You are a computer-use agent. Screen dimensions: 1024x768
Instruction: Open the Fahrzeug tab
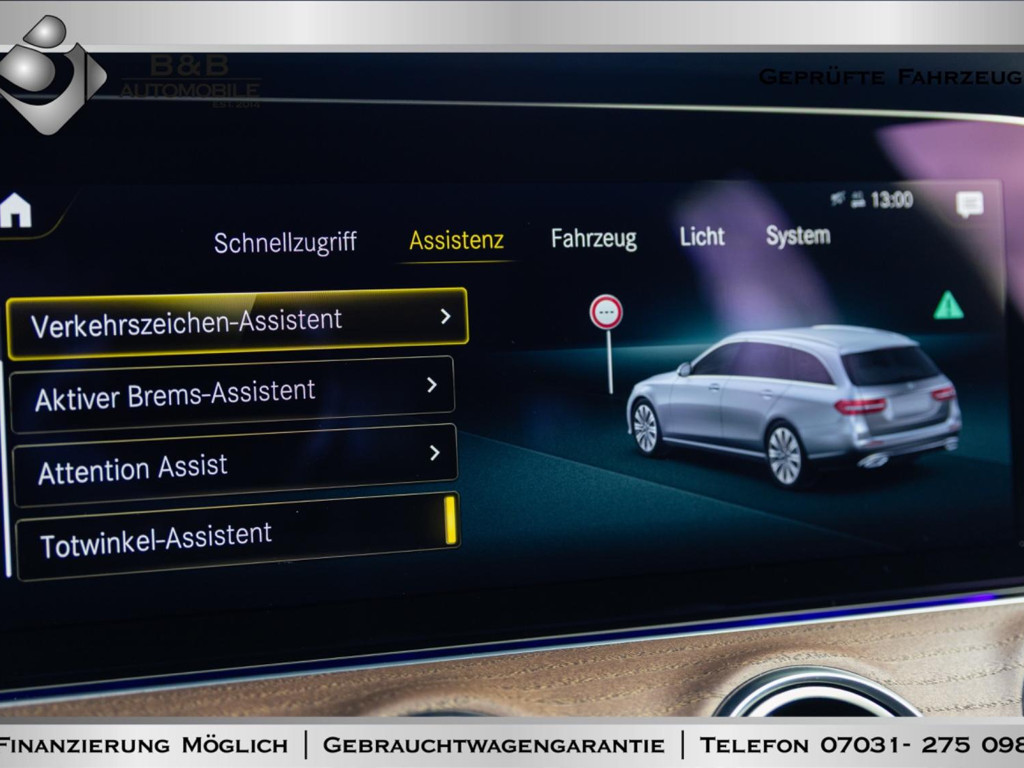(x=593, y=239)
